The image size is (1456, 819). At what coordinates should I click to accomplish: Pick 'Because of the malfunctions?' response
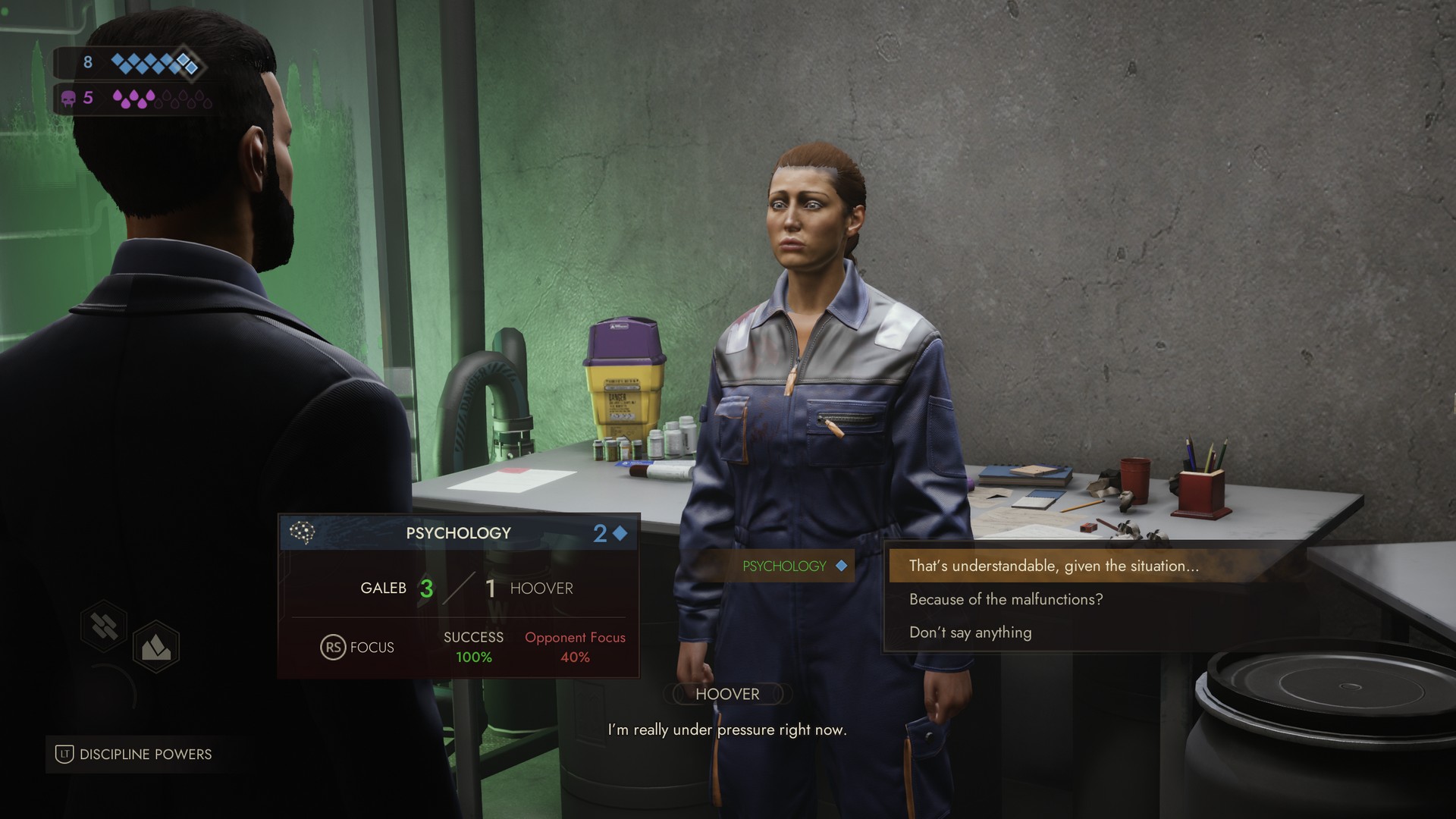point(1006,599)
